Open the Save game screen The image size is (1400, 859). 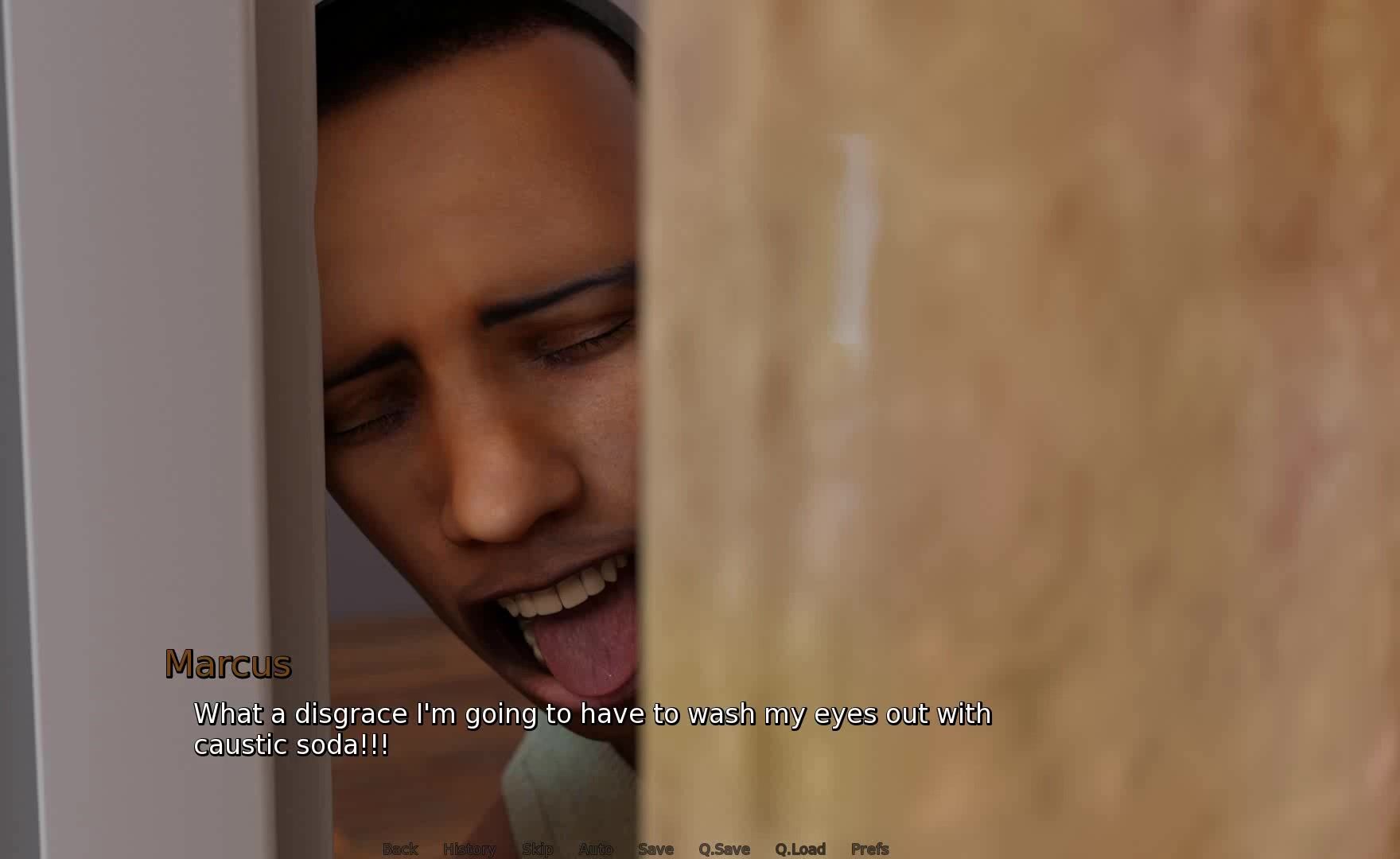coord(655,849)
